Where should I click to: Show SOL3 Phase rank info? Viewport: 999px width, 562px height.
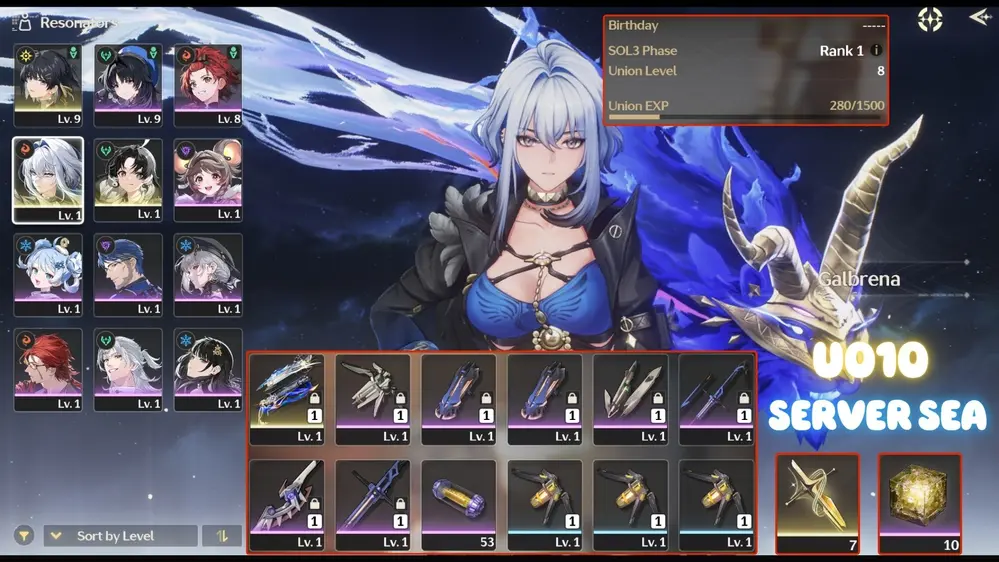(877, 51)
